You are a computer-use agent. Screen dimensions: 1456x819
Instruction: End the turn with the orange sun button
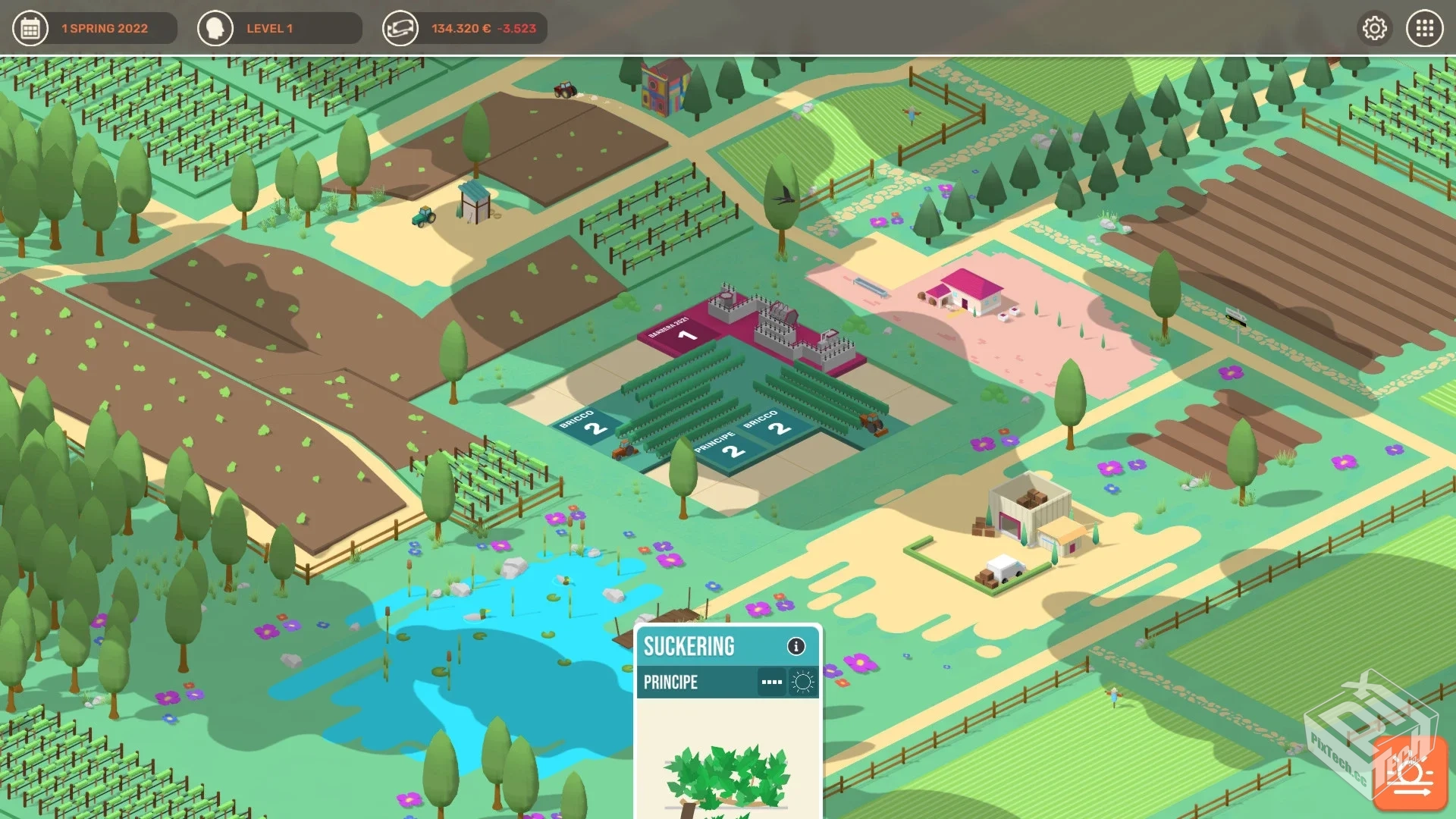coord(1410,774)
